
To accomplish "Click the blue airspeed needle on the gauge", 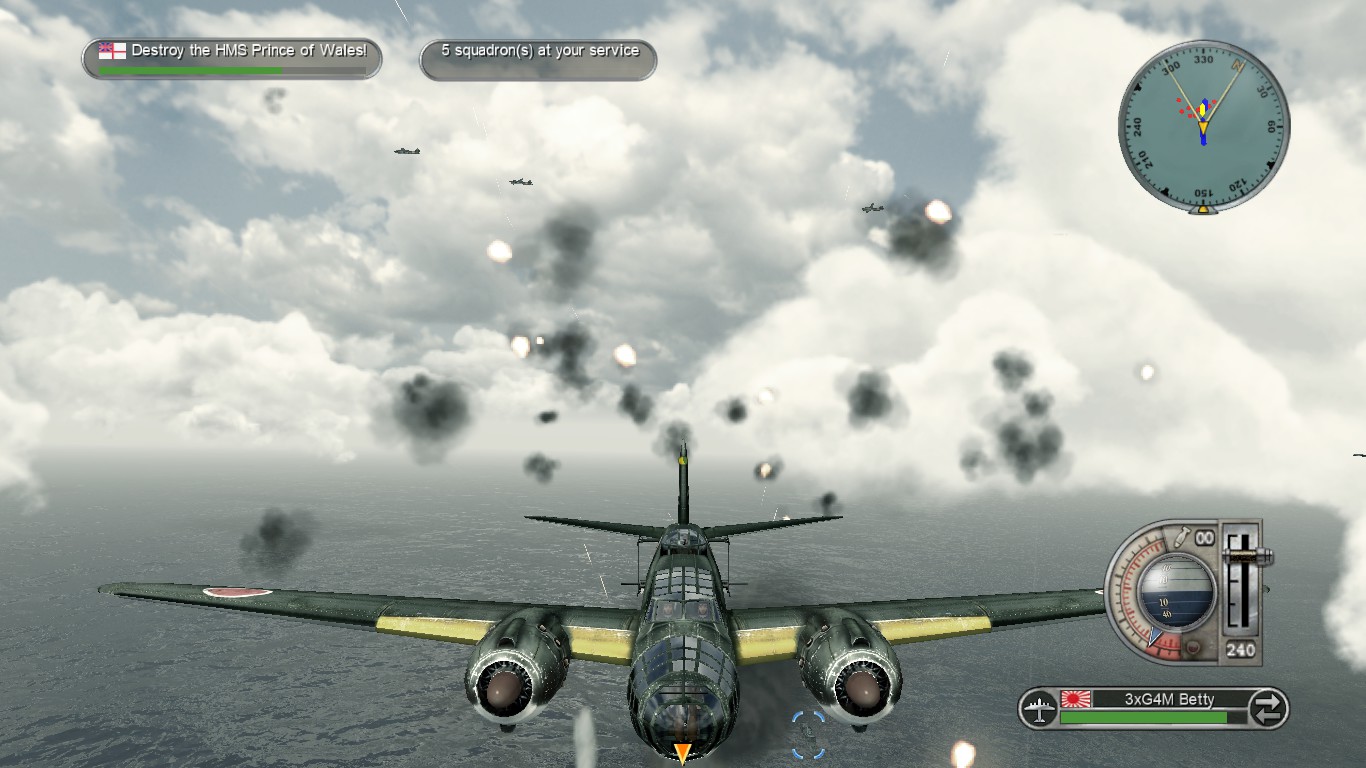I will click(x=1153, y=636).
